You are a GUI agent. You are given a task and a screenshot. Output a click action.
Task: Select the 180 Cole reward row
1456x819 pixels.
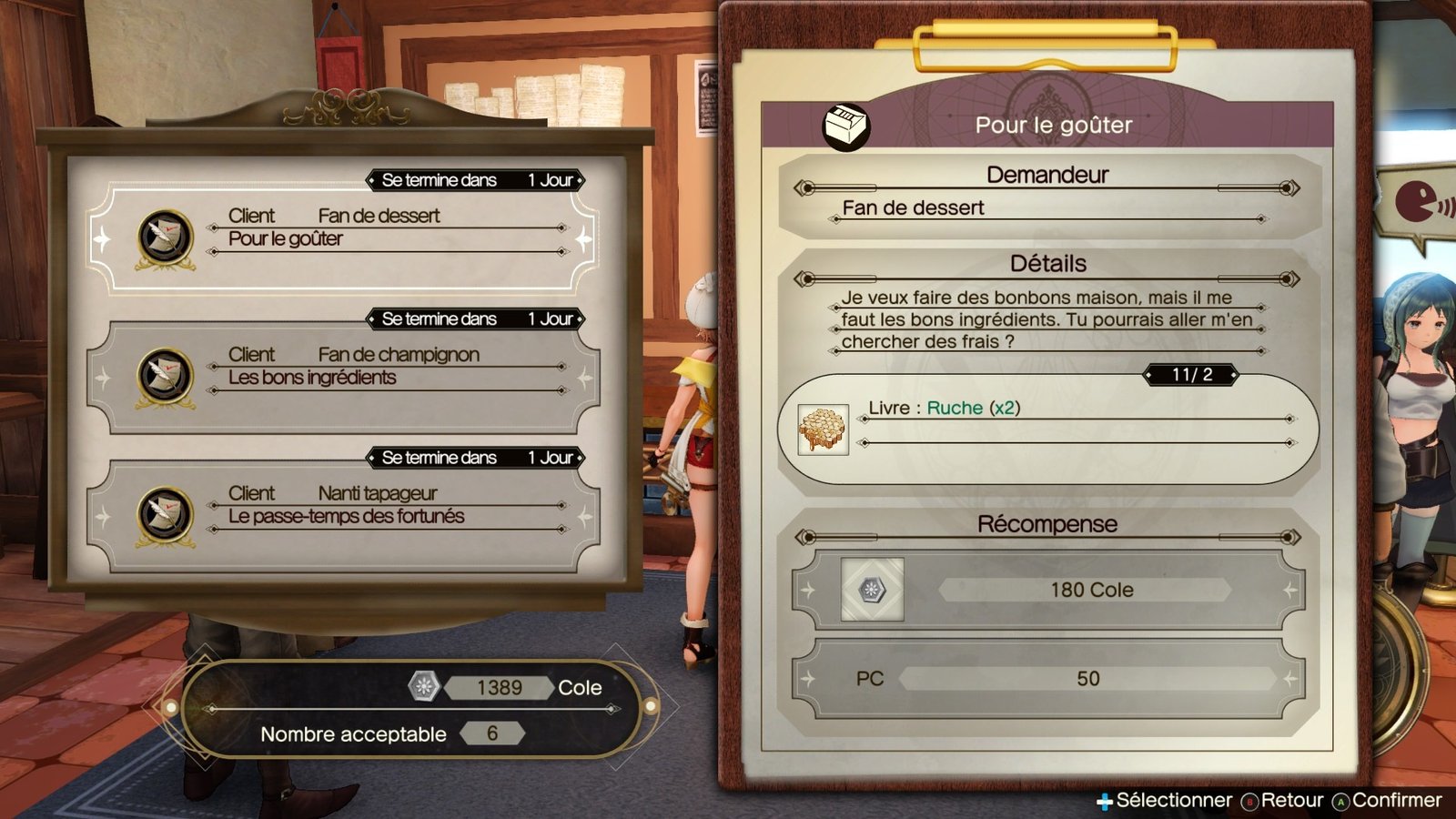pyautogui.click(x=1047, y=590)
